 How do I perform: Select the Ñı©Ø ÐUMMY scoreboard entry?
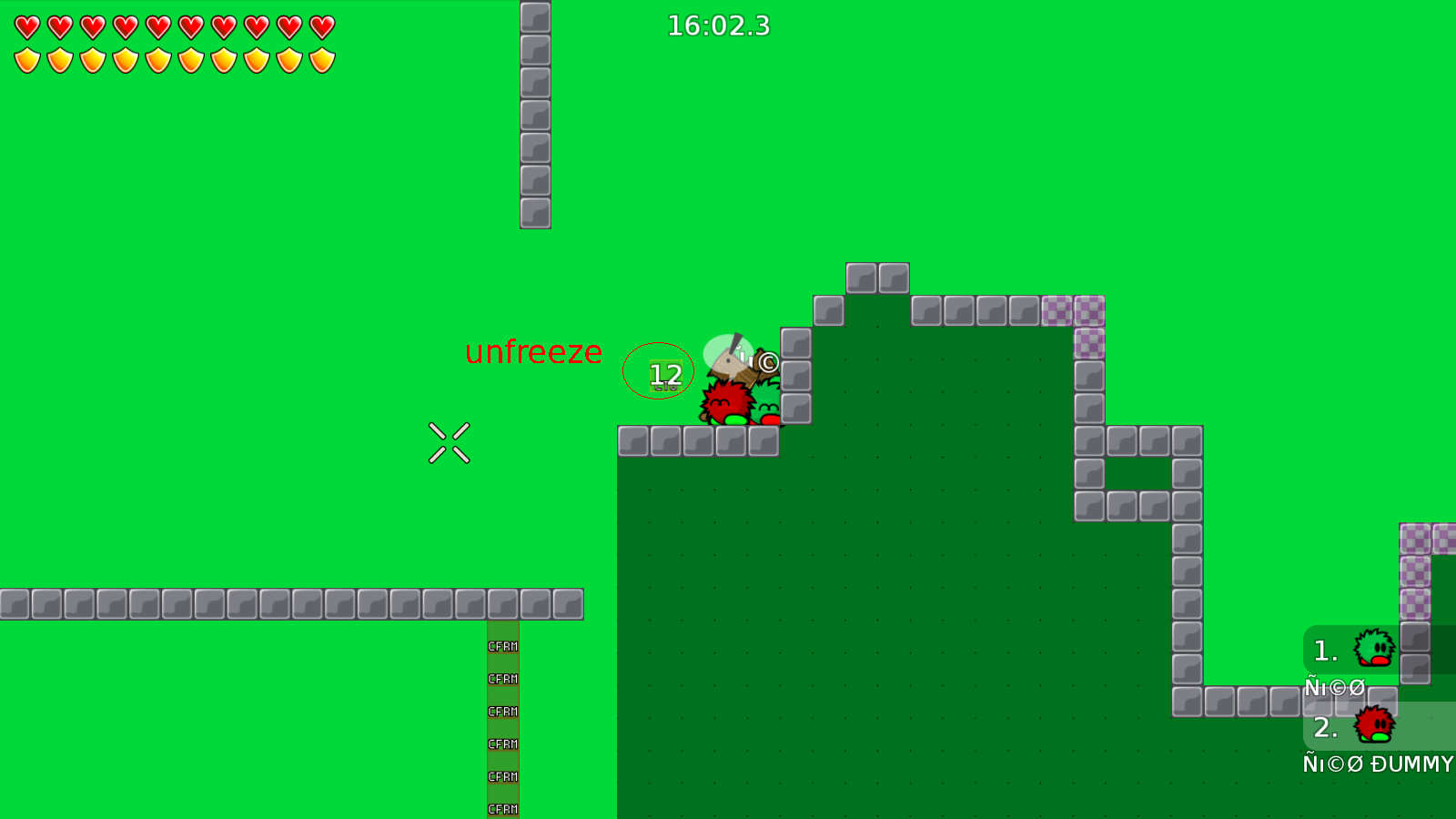click(1377, 764)
